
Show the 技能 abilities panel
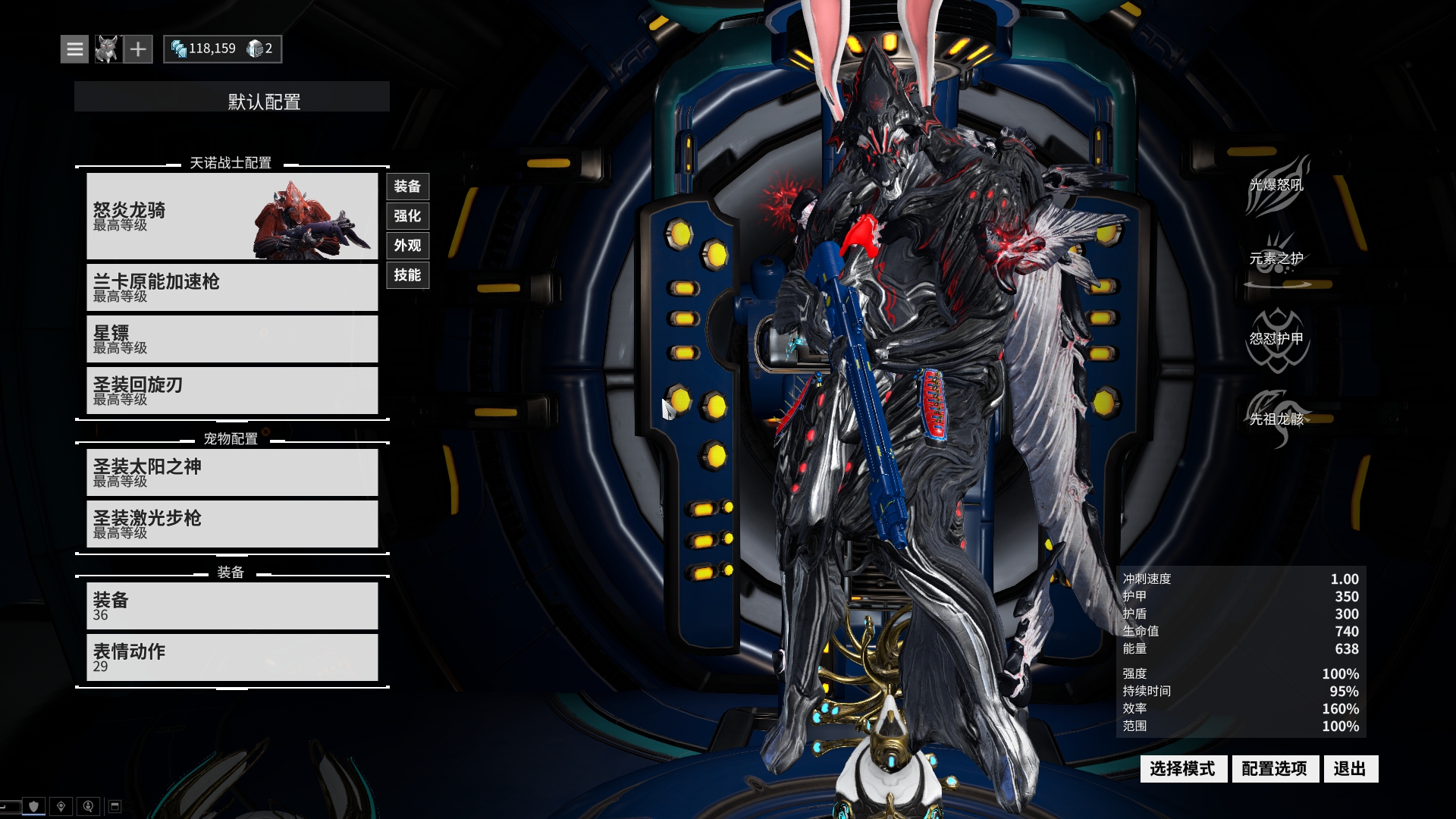coord(407,275)
